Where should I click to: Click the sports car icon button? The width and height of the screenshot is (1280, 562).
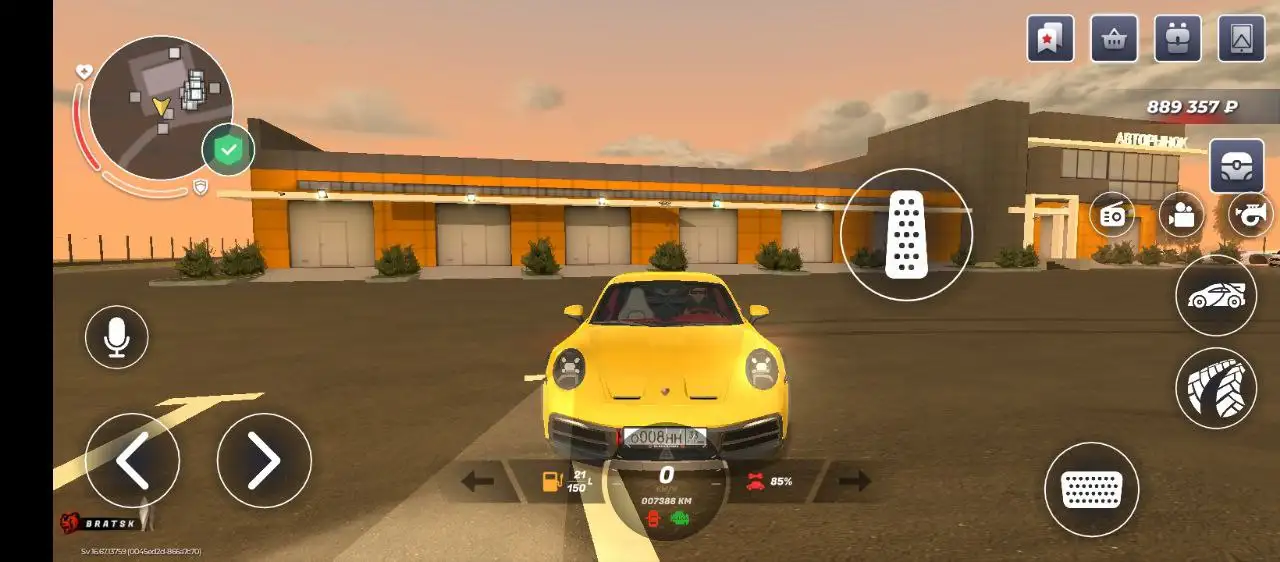(x=1216, y=295)
